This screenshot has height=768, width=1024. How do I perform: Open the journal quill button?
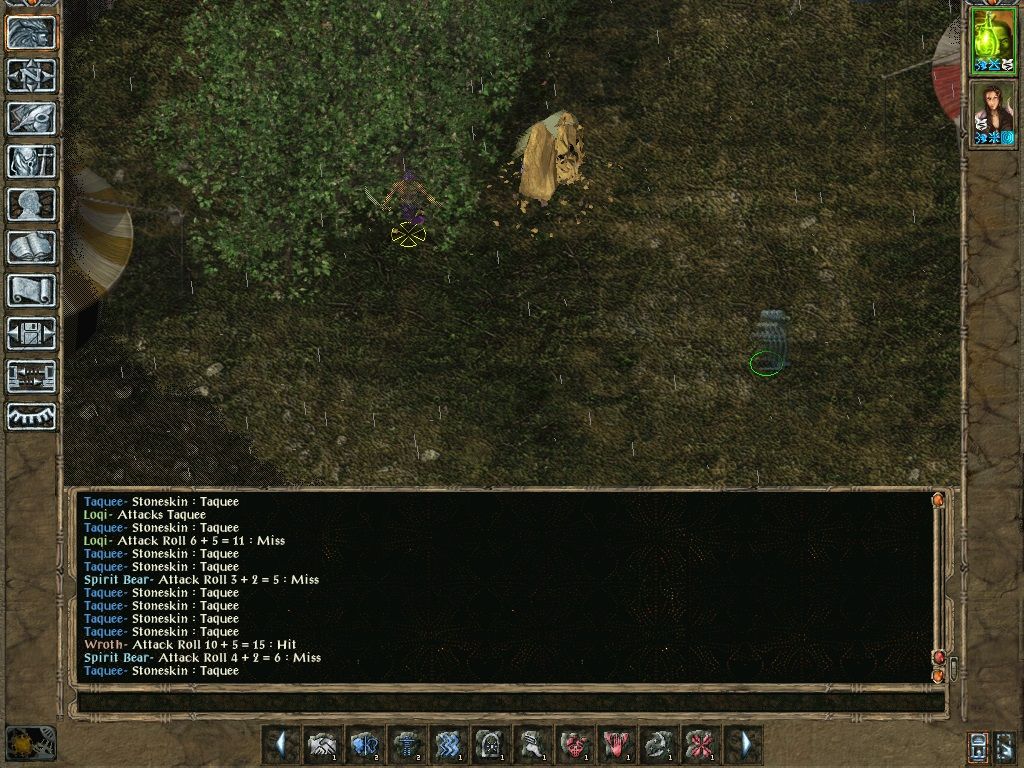31,118
